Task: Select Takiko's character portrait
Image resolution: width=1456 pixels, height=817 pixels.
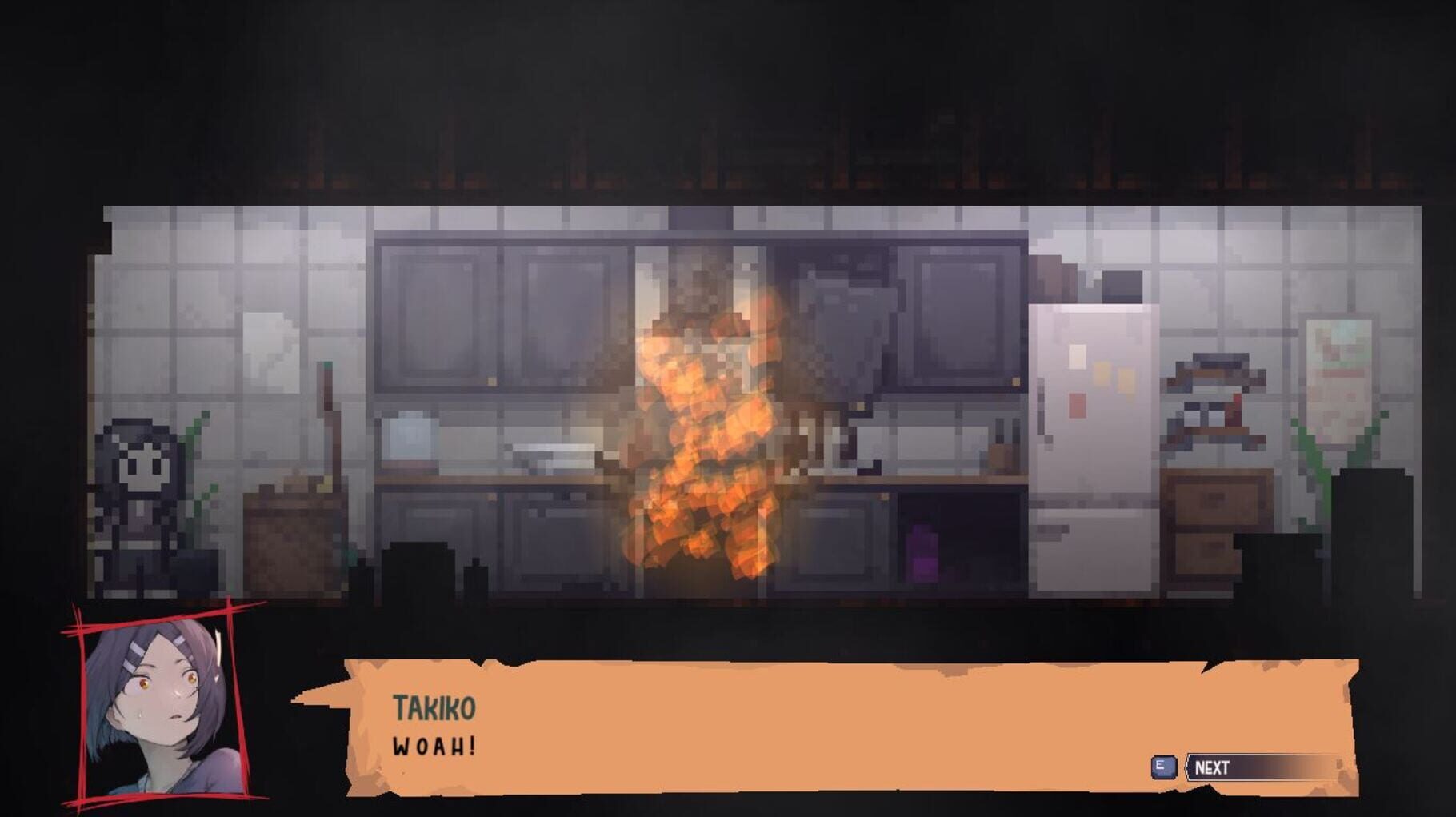Action: pos(156,712)
